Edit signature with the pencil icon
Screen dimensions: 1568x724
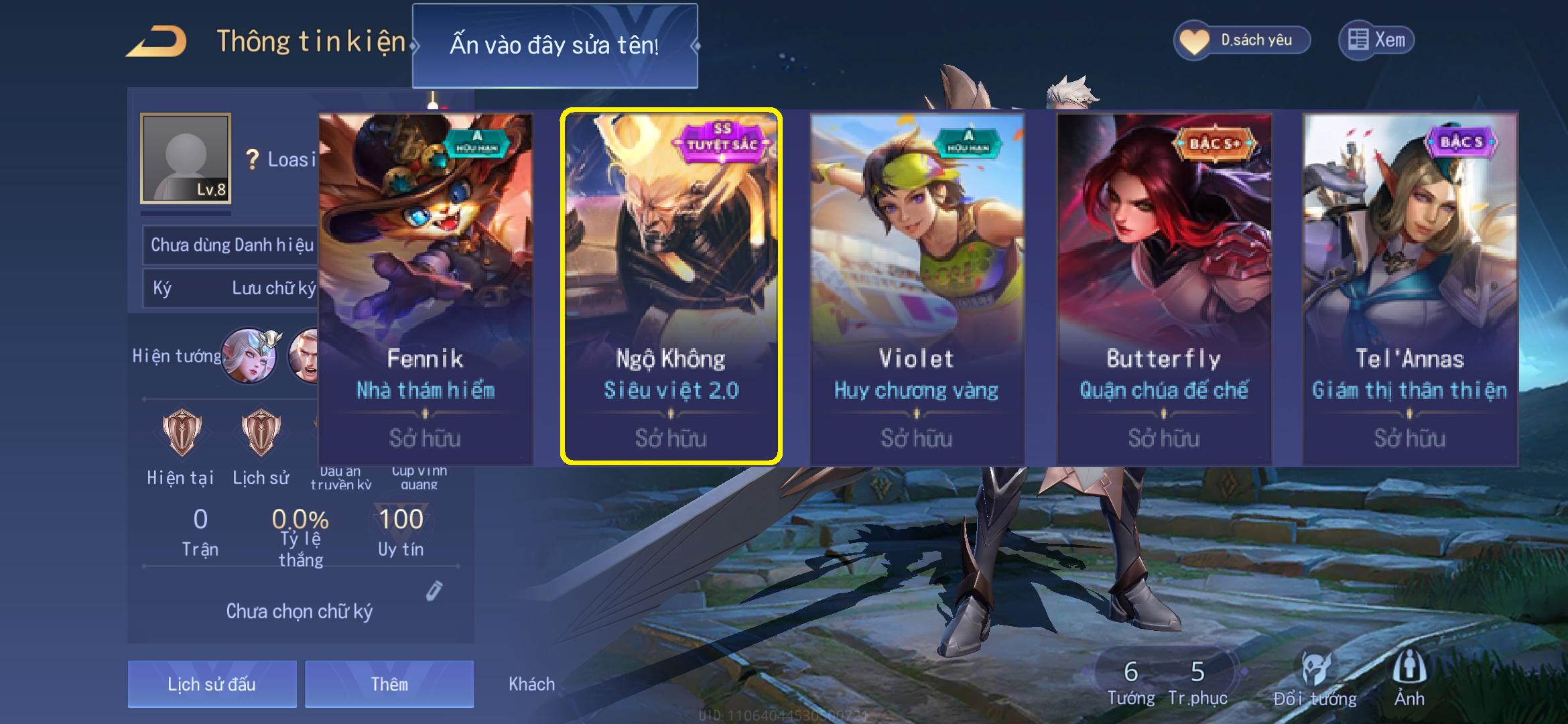434,591
